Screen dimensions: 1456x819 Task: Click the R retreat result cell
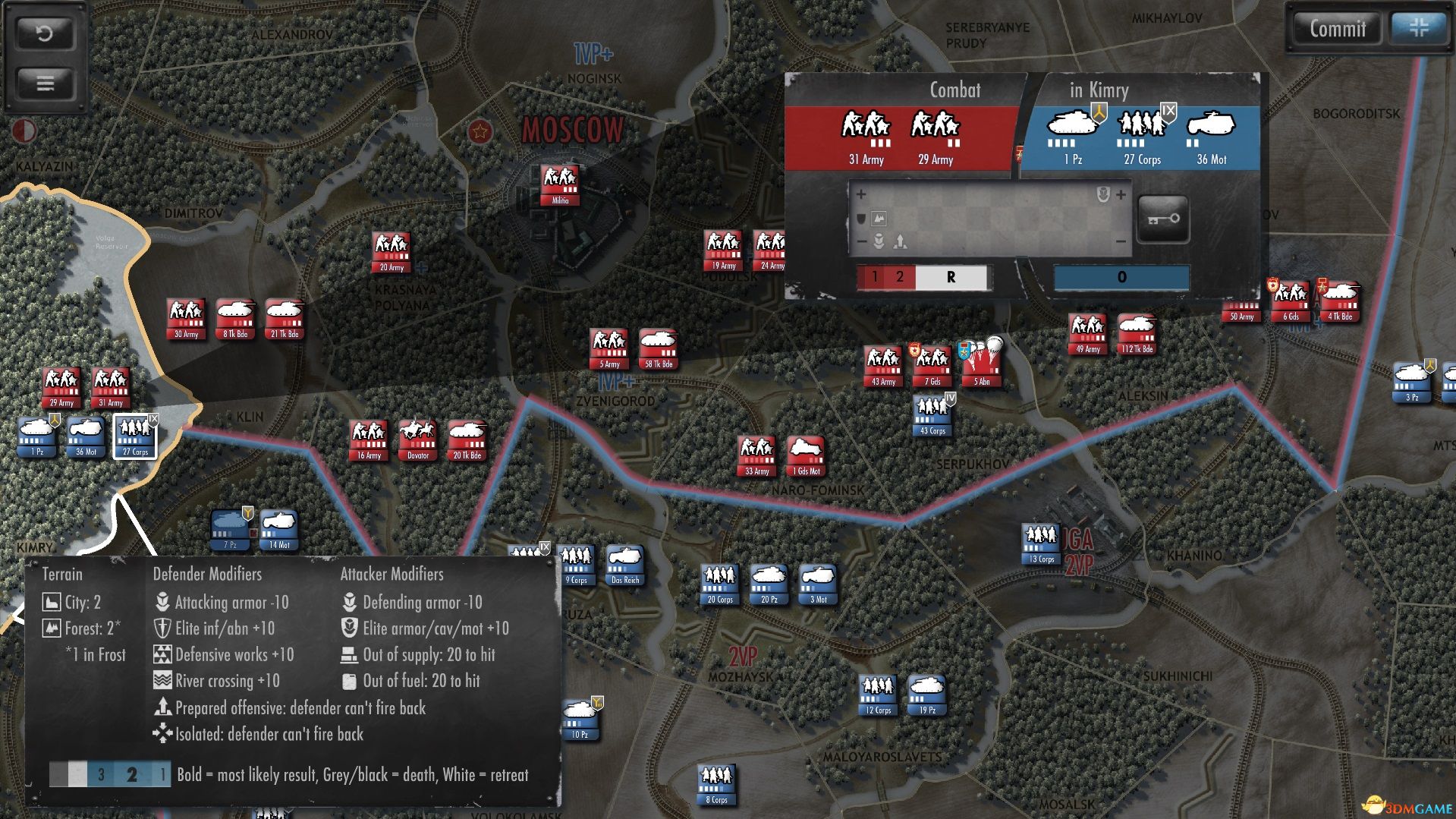[950, 278]
